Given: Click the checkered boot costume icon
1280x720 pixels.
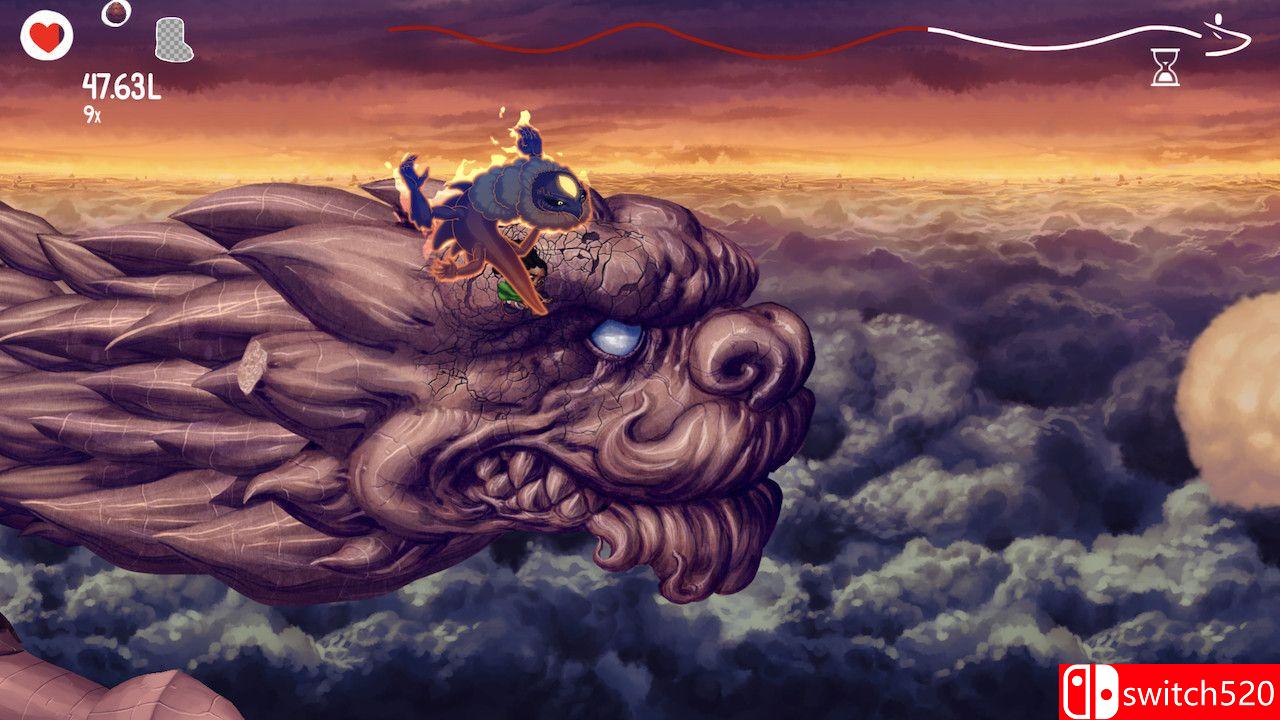Looking at the screenshot, I should click(169, 37).
